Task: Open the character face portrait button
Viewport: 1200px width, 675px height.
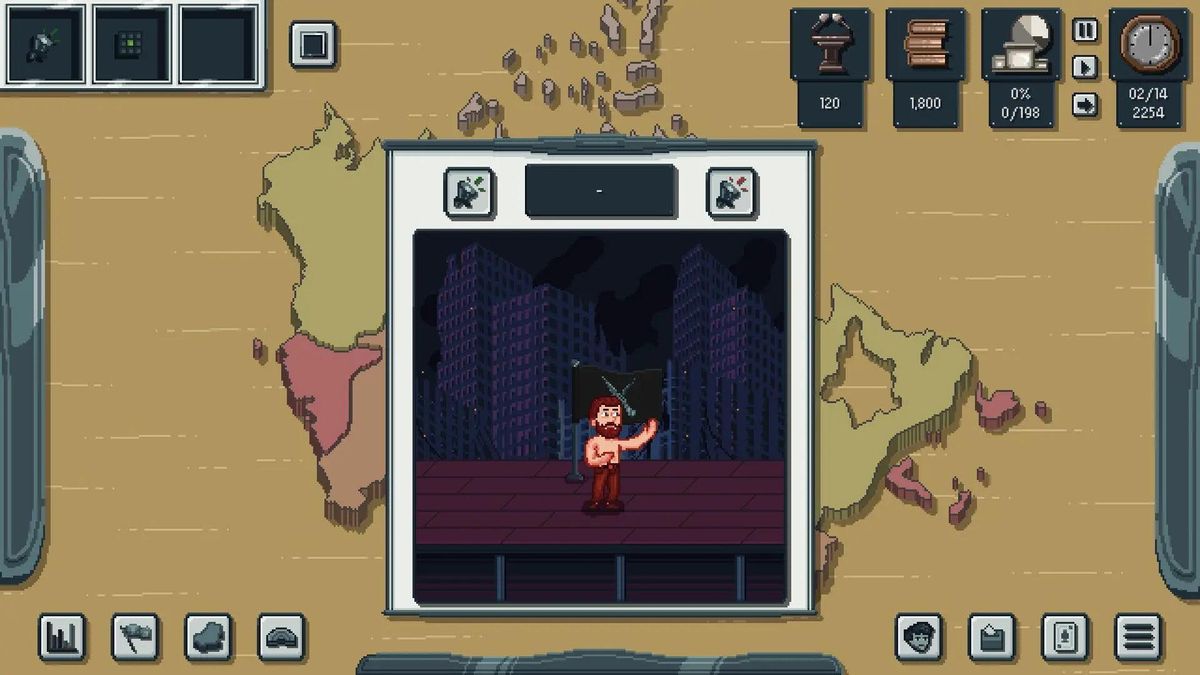Action: pos(918,637)
